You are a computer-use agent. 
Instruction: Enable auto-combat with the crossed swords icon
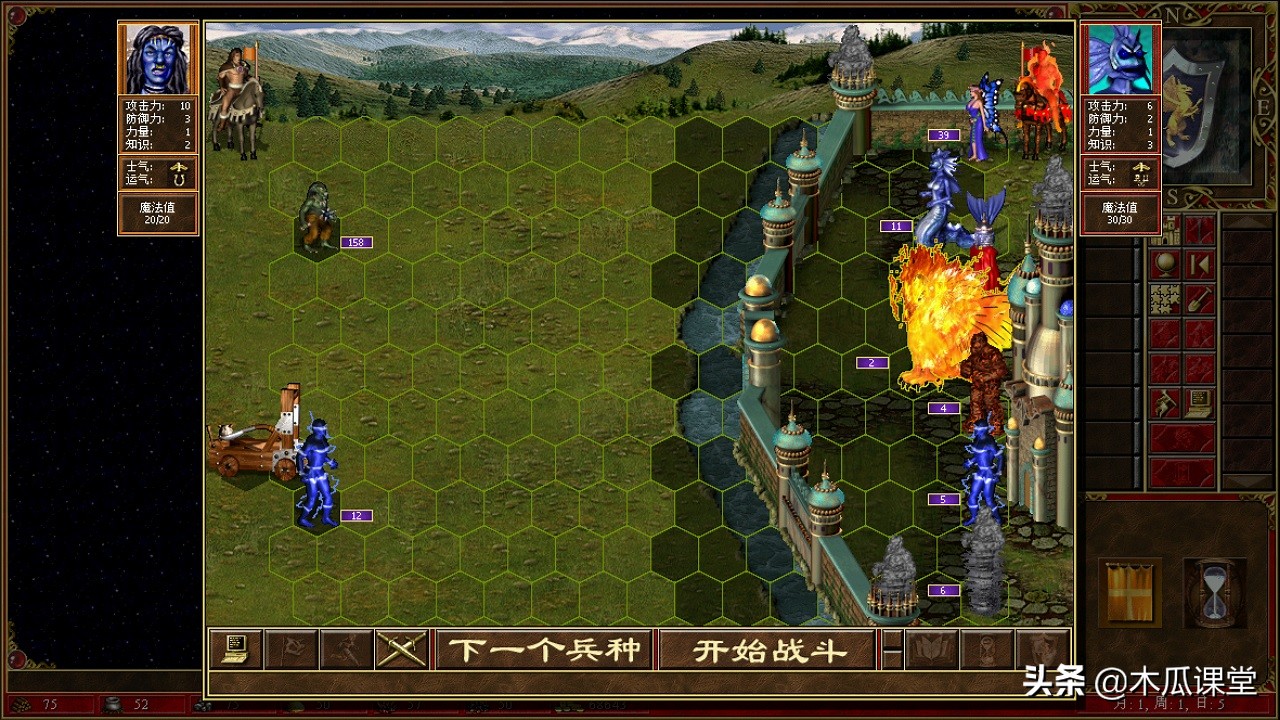400,648
